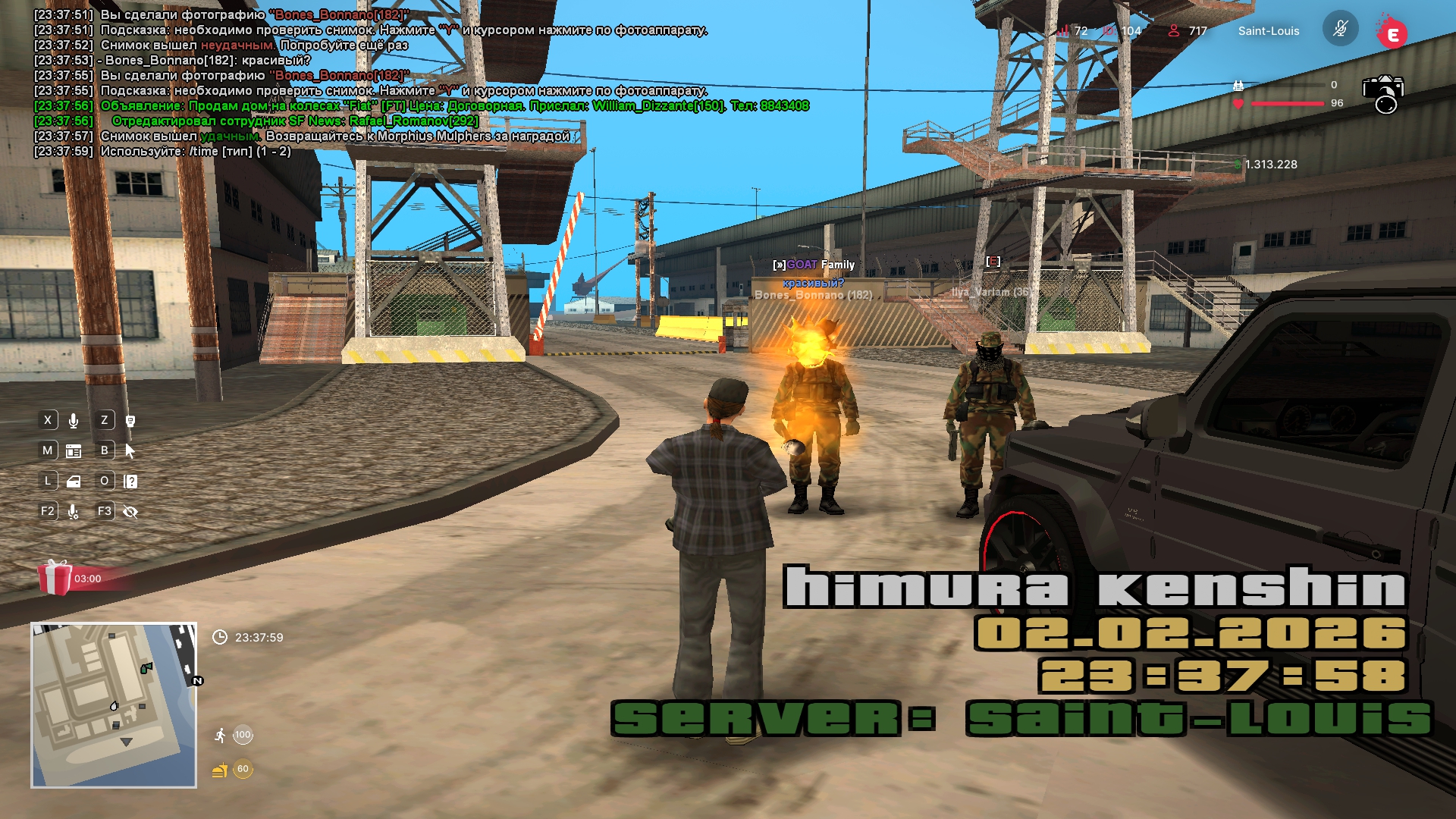
Task: Open the walkie-talkie radio icon
Action: pos(130,421)
